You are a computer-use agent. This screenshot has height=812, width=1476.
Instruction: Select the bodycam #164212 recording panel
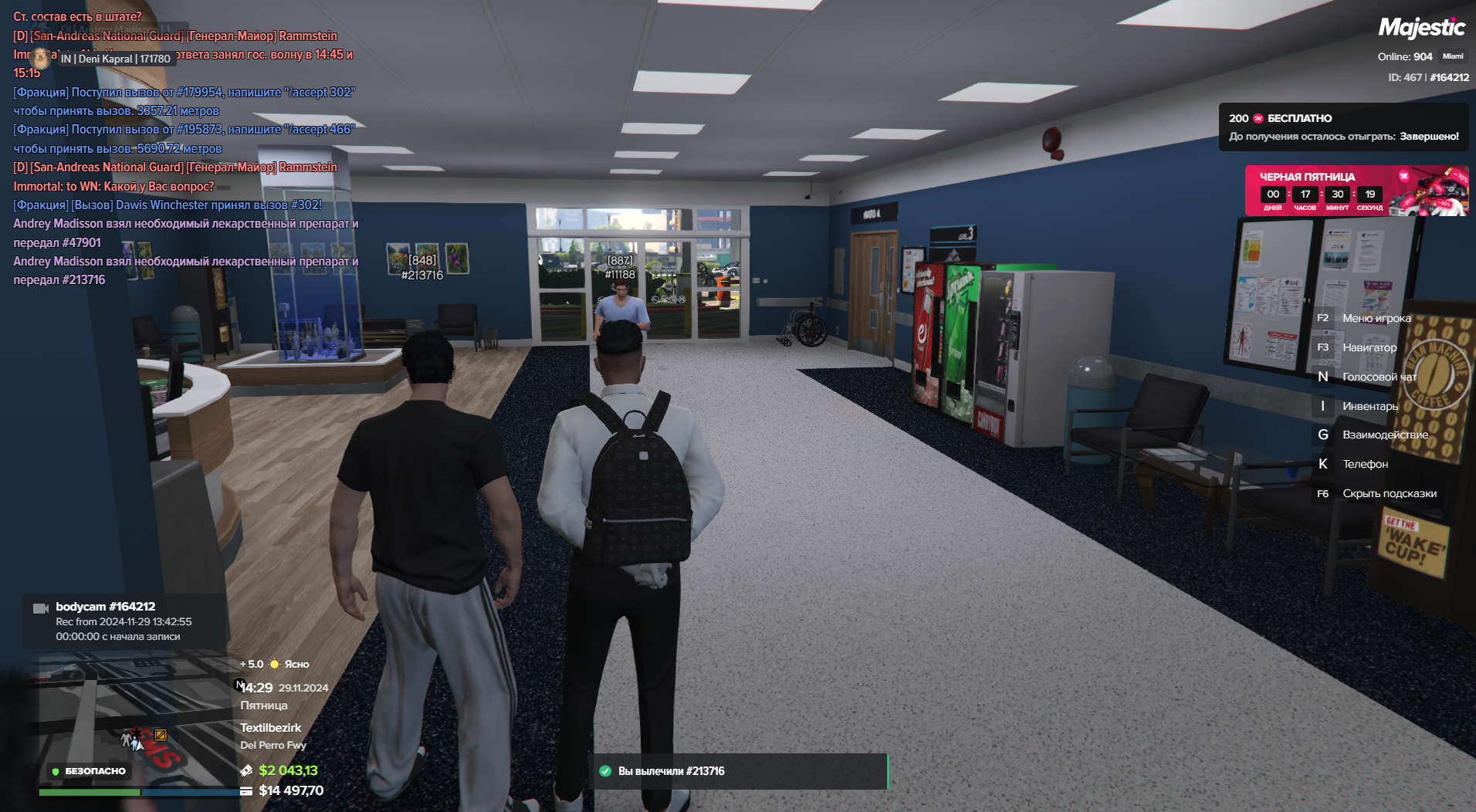(x=124, y=621)
